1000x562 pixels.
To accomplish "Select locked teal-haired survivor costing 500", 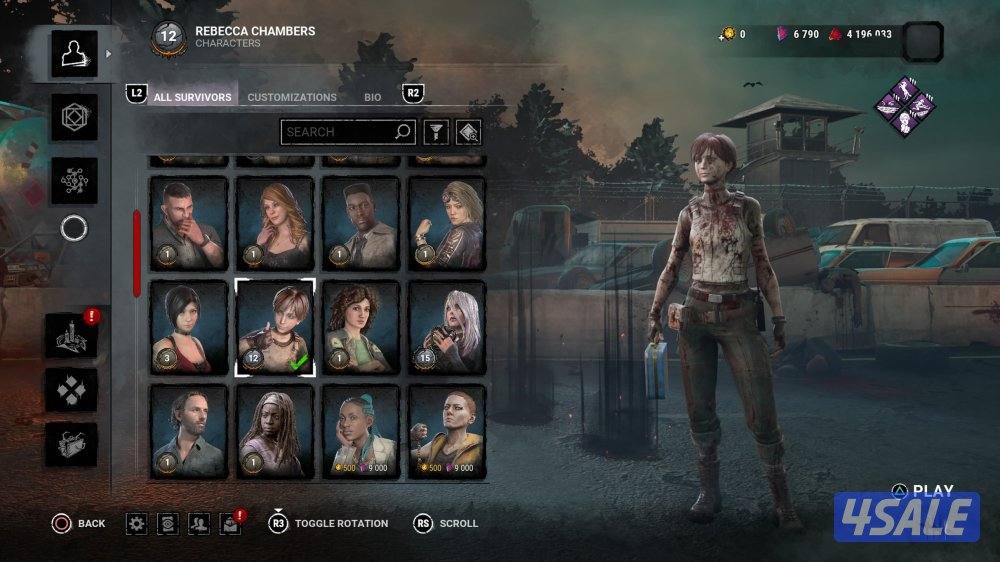I will tap(361, 431).
